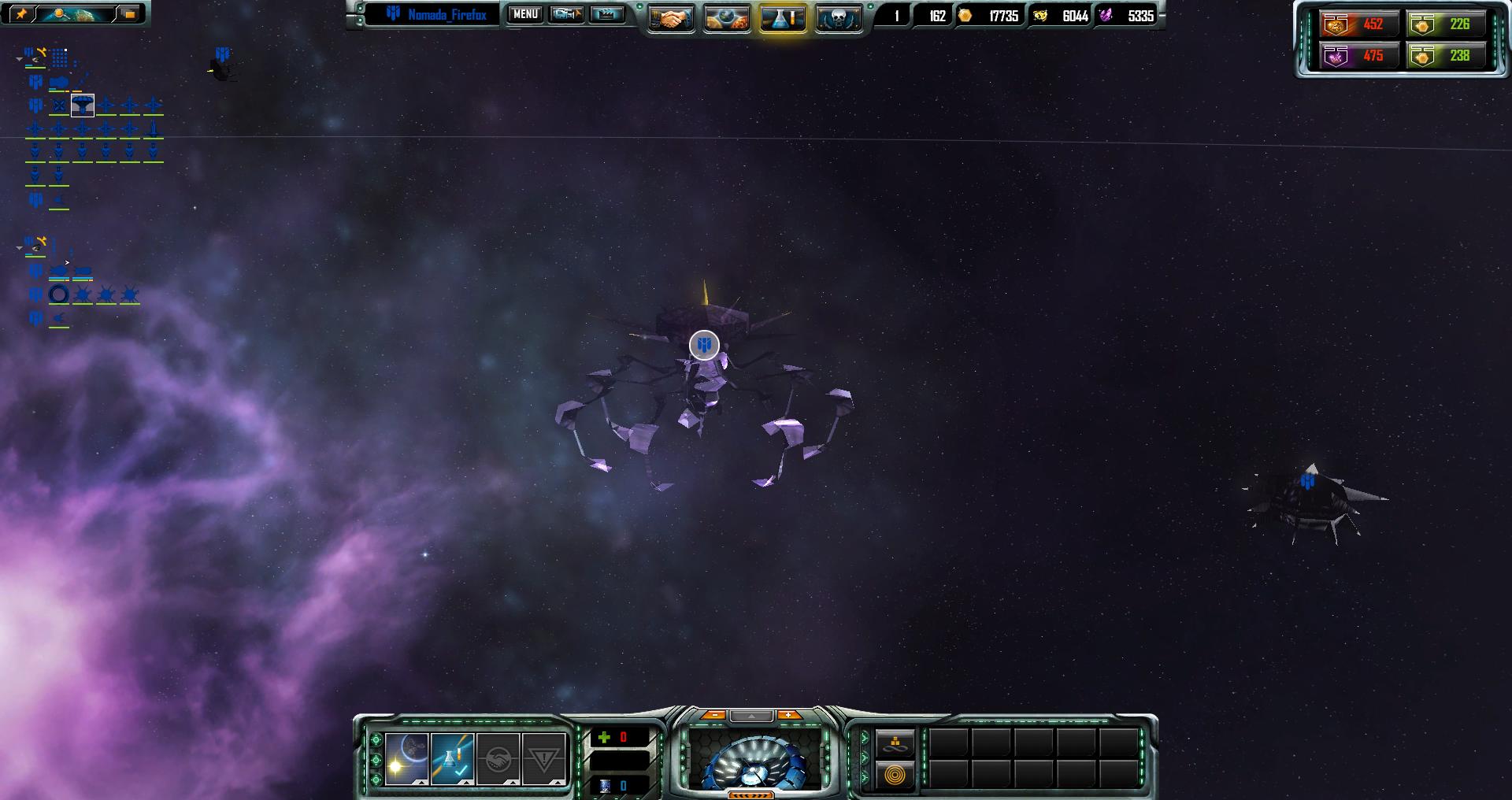Select the highlighted structure in empire tree
The height and width of the screenshot is (800, 1512).
(x=83, y=105)
